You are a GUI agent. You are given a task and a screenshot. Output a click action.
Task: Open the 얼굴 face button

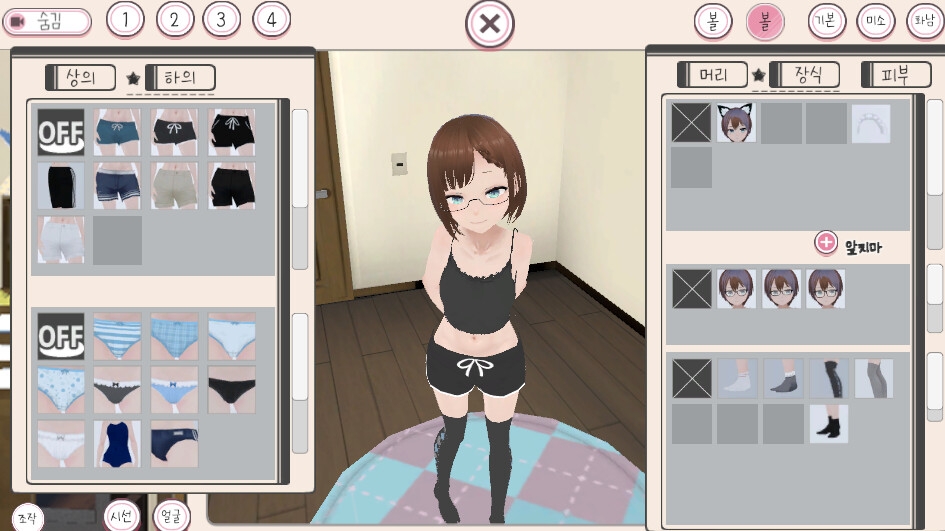pos(171,515)
